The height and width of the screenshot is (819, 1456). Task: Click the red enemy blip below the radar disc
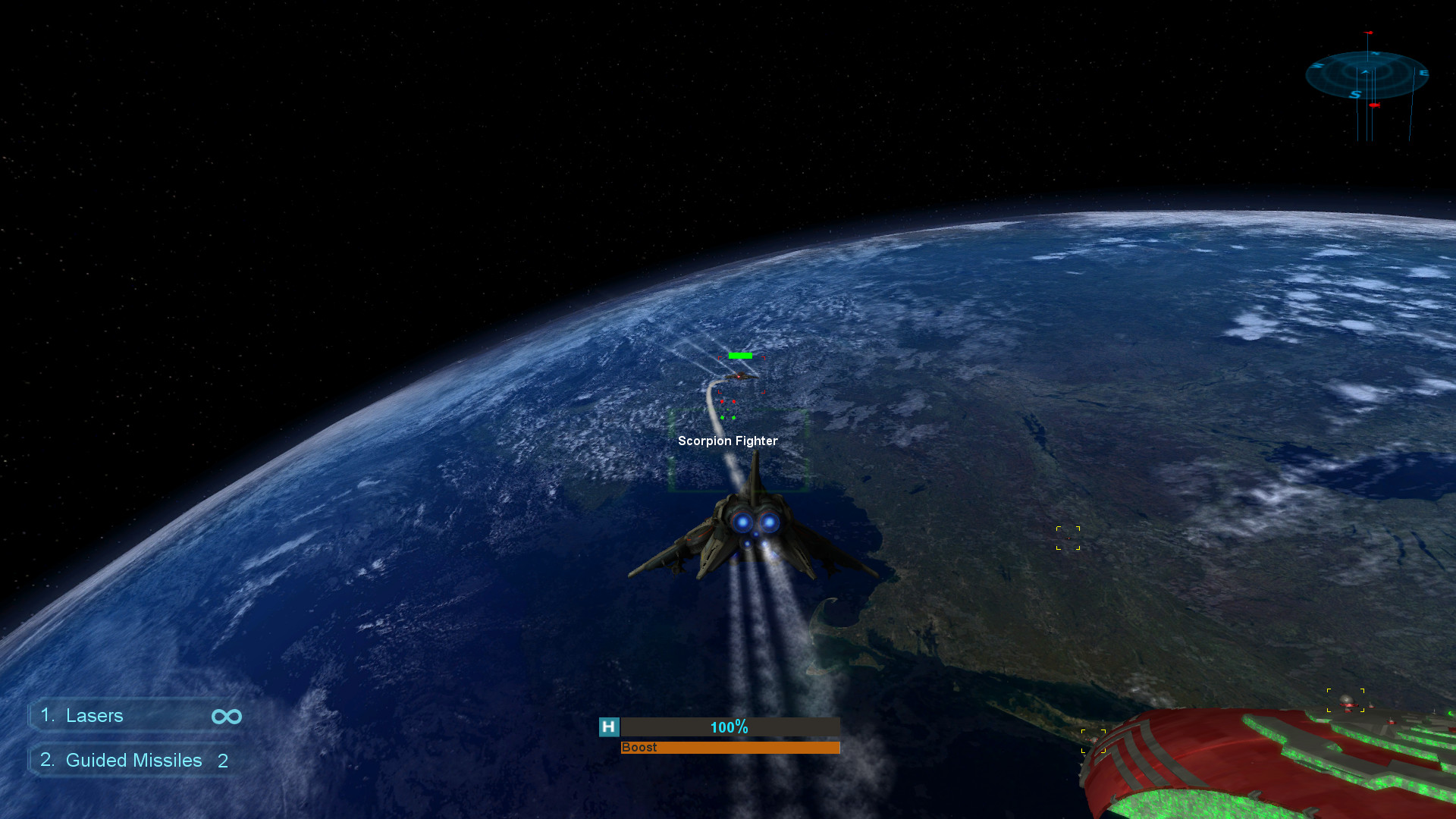[x=1375, y=105]
